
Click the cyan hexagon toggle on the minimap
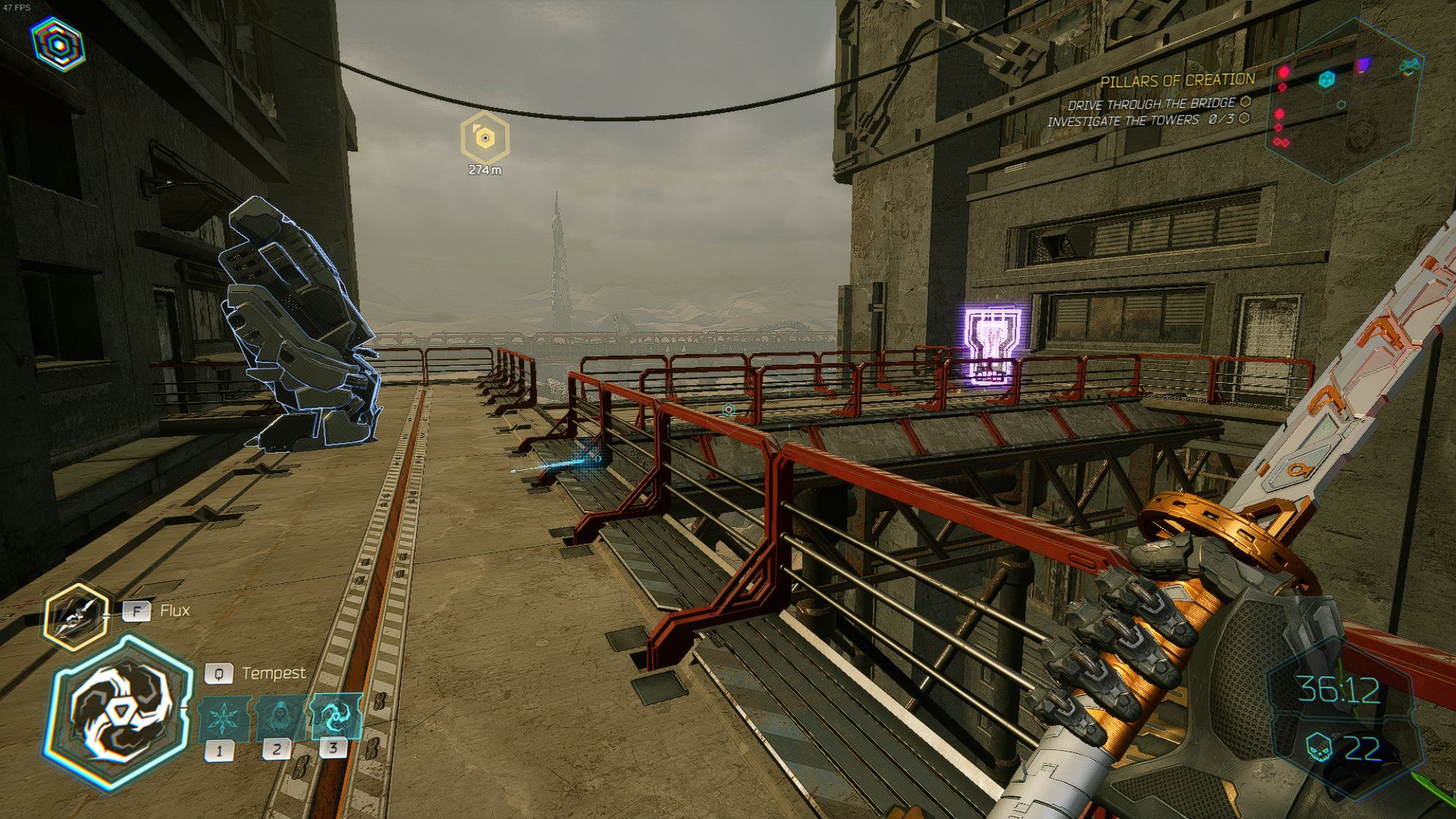click(1327, 80)
